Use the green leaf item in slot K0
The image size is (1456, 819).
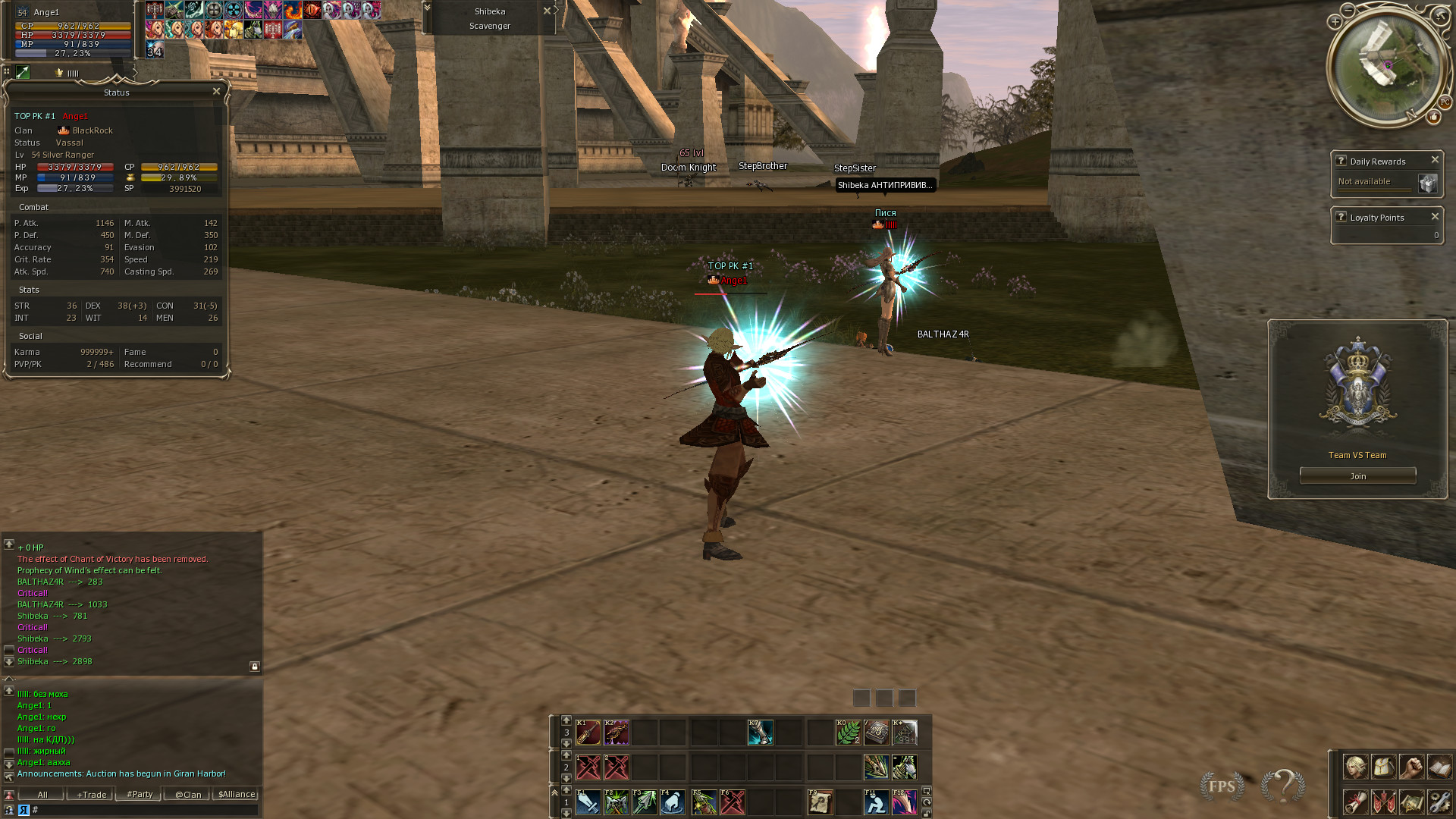click(x=848, y=733)
